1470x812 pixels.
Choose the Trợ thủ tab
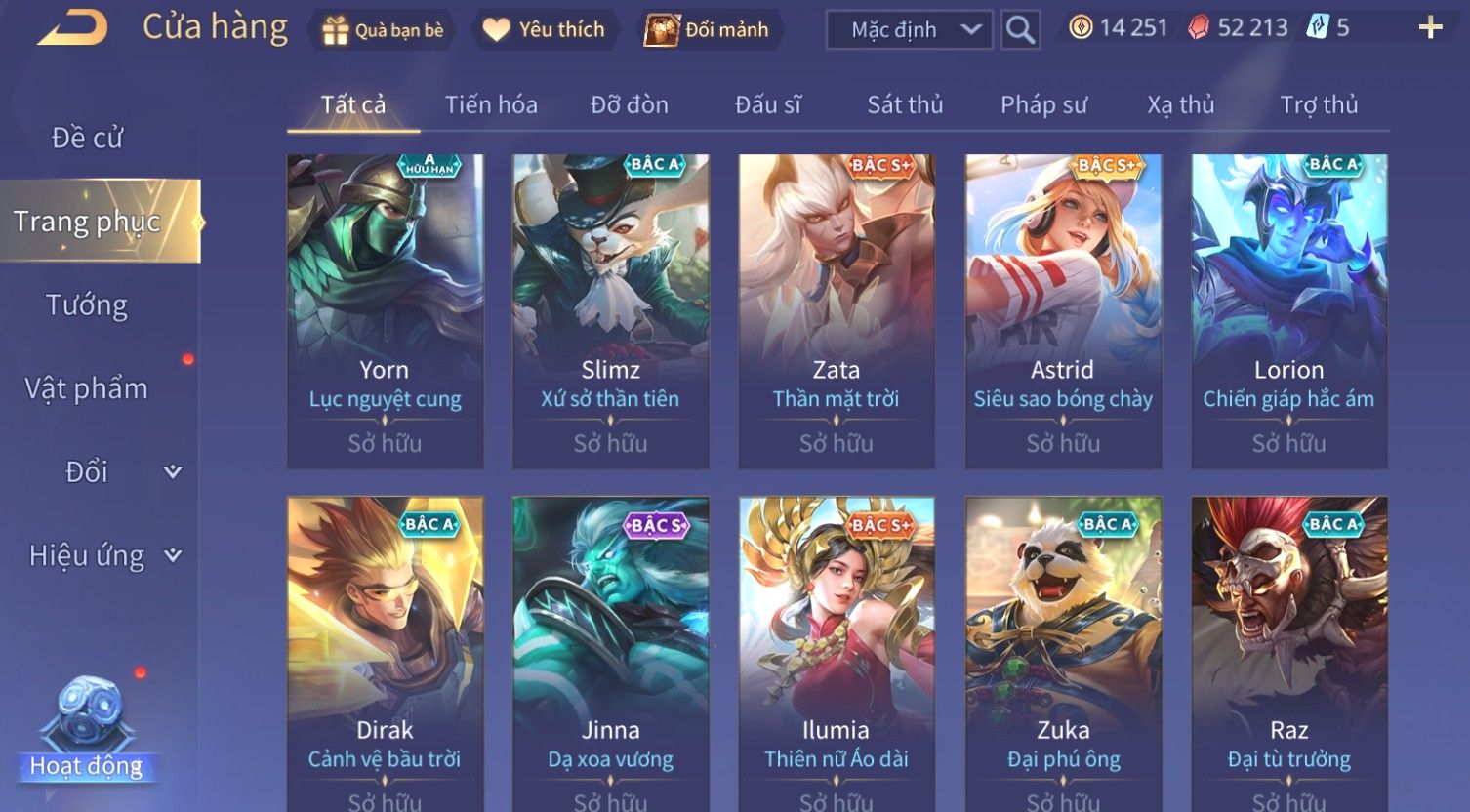pyautogui.click(x=1319, y=104)
